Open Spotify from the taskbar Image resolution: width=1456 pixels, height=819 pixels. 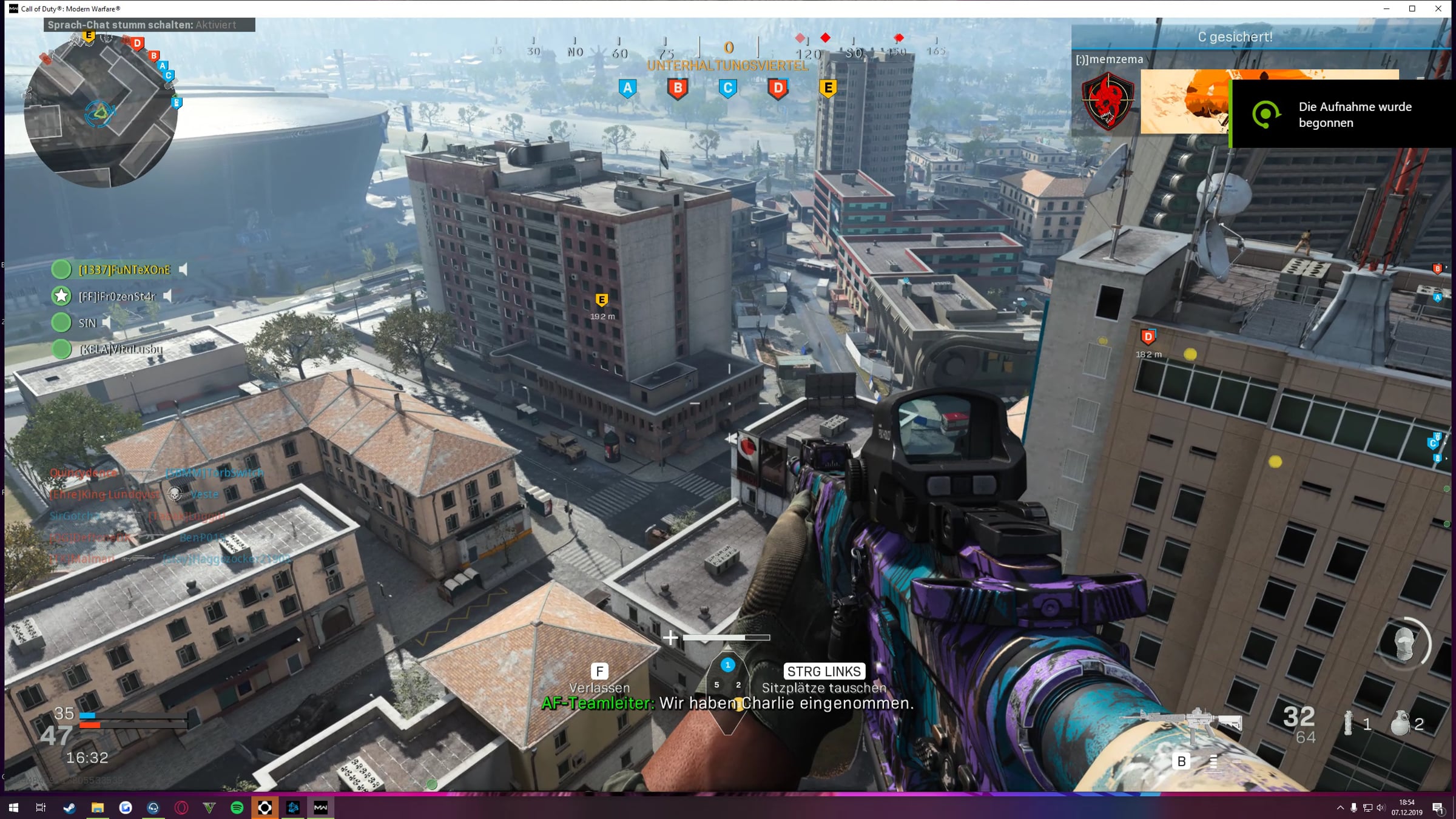coord(237,807)
